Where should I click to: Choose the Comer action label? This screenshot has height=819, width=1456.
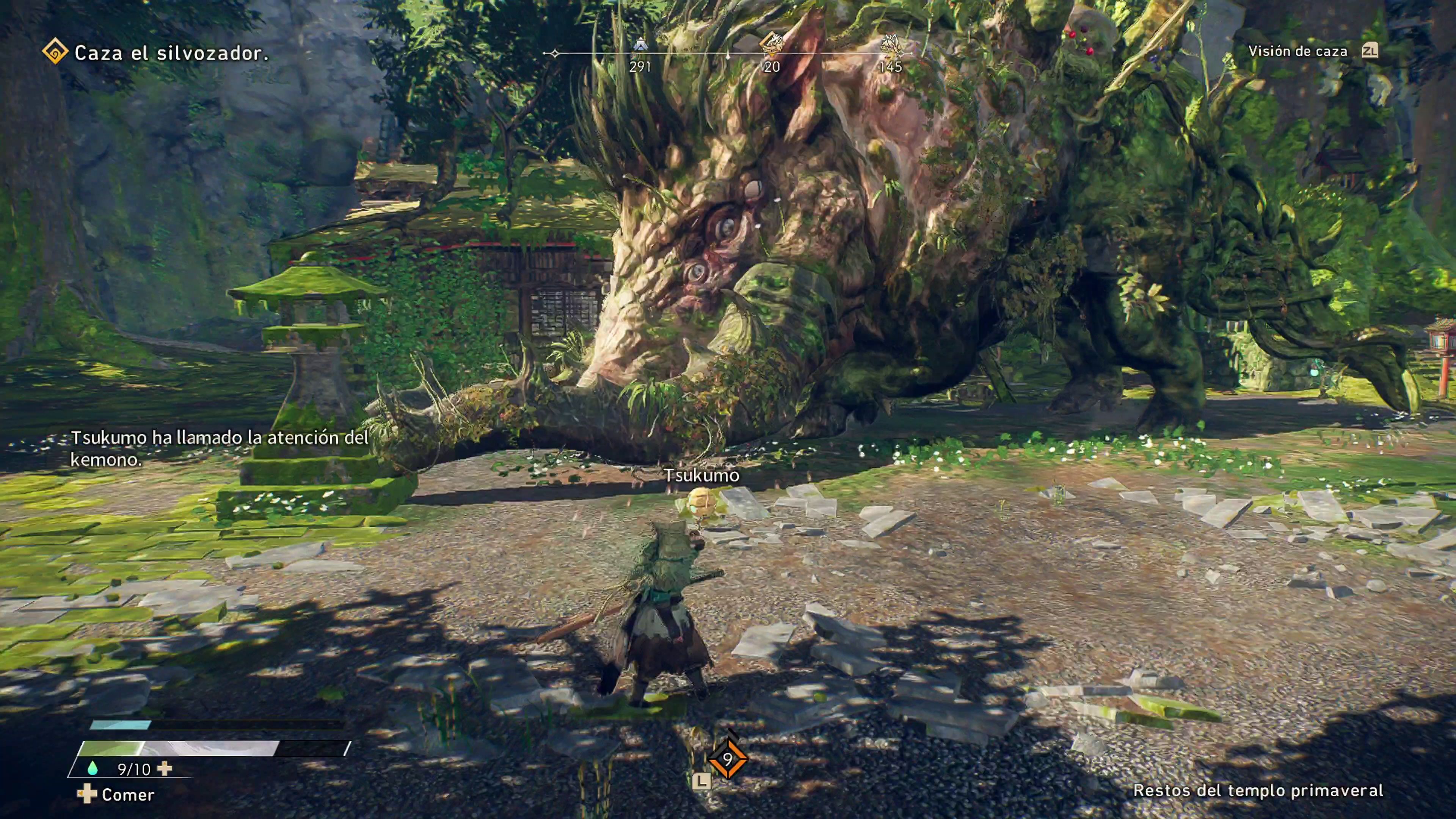(128, 795)
